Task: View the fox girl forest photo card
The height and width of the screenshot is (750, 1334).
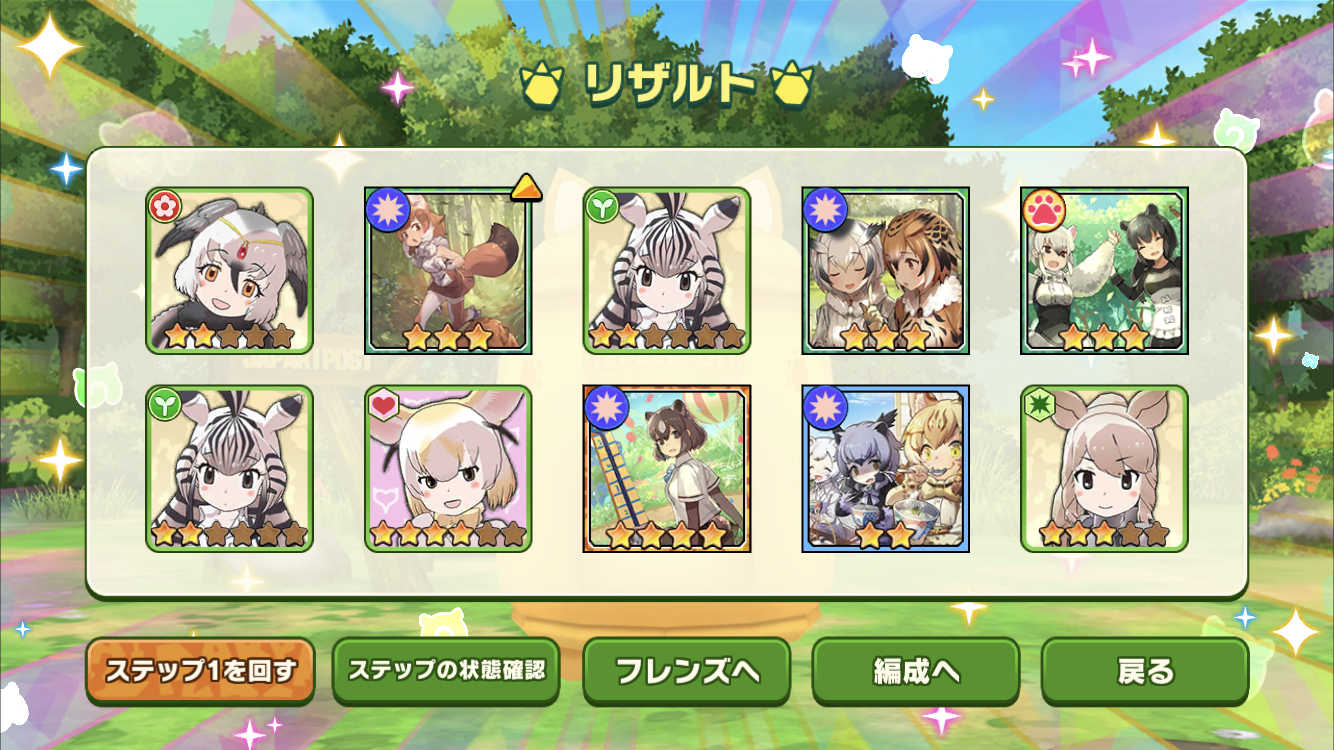Action: coord(448,270)
